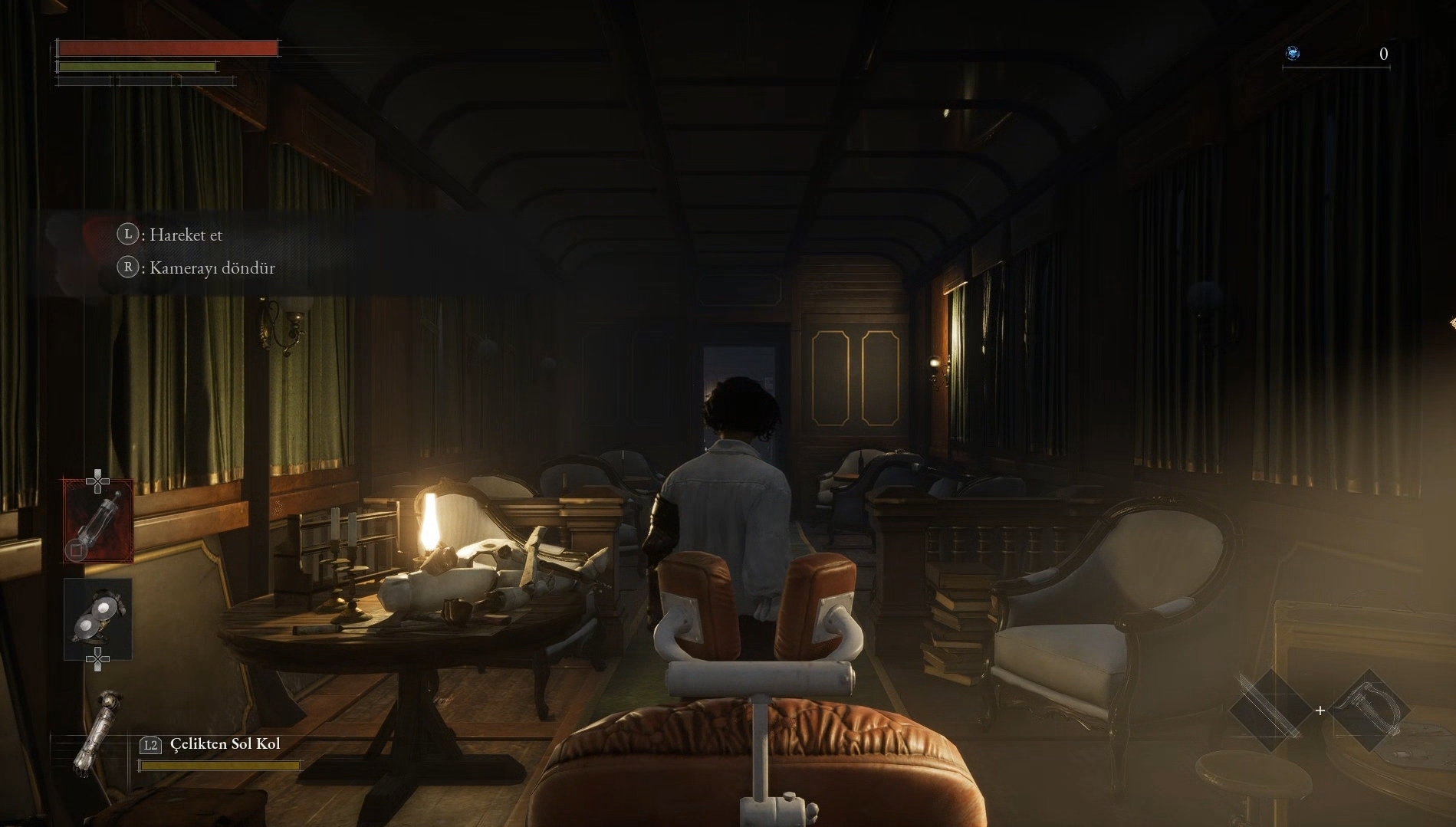Select the Pulse Cell item slot
1456x827 pixels.
click(x=98, y=520)
